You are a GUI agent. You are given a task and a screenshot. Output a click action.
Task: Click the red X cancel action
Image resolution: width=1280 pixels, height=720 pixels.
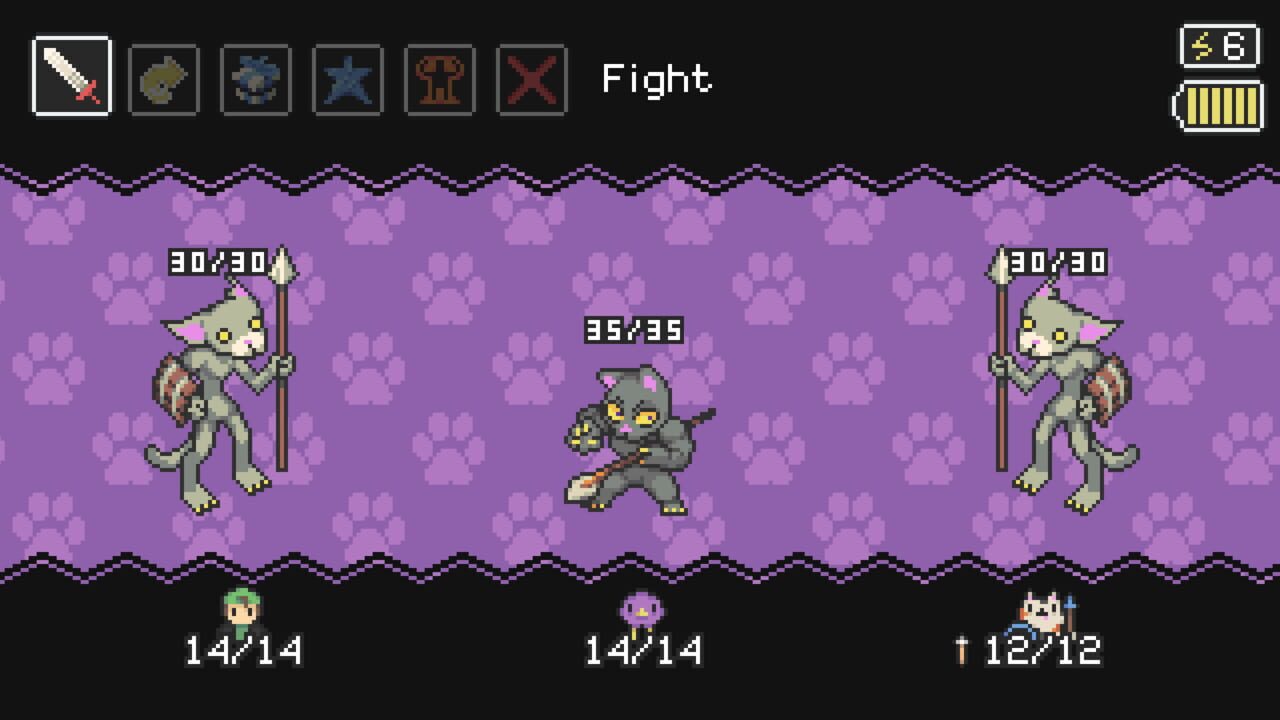click(531, 81)
